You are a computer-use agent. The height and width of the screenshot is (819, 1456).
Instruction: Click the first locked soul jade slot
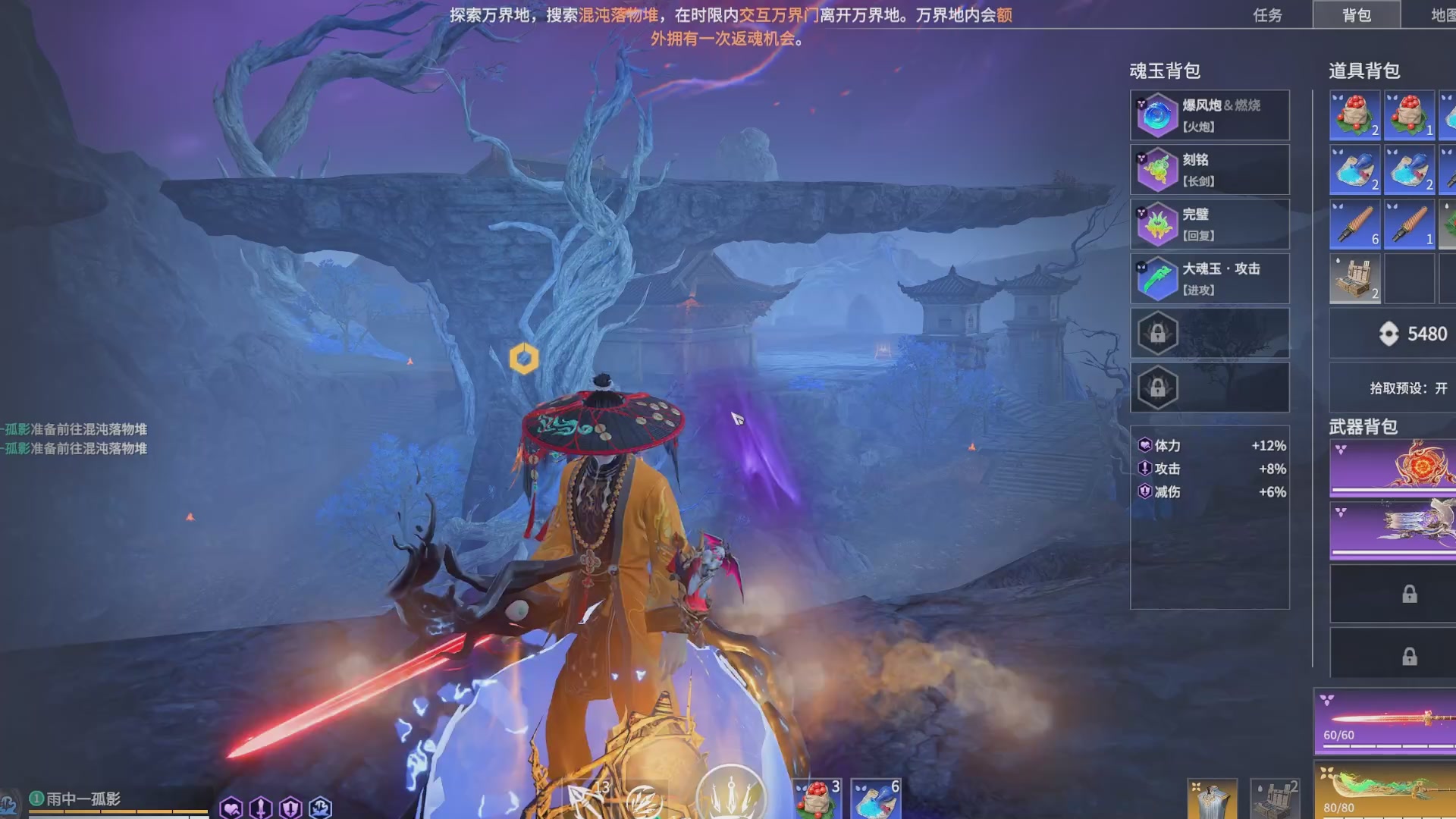[x=1158, y=333]
